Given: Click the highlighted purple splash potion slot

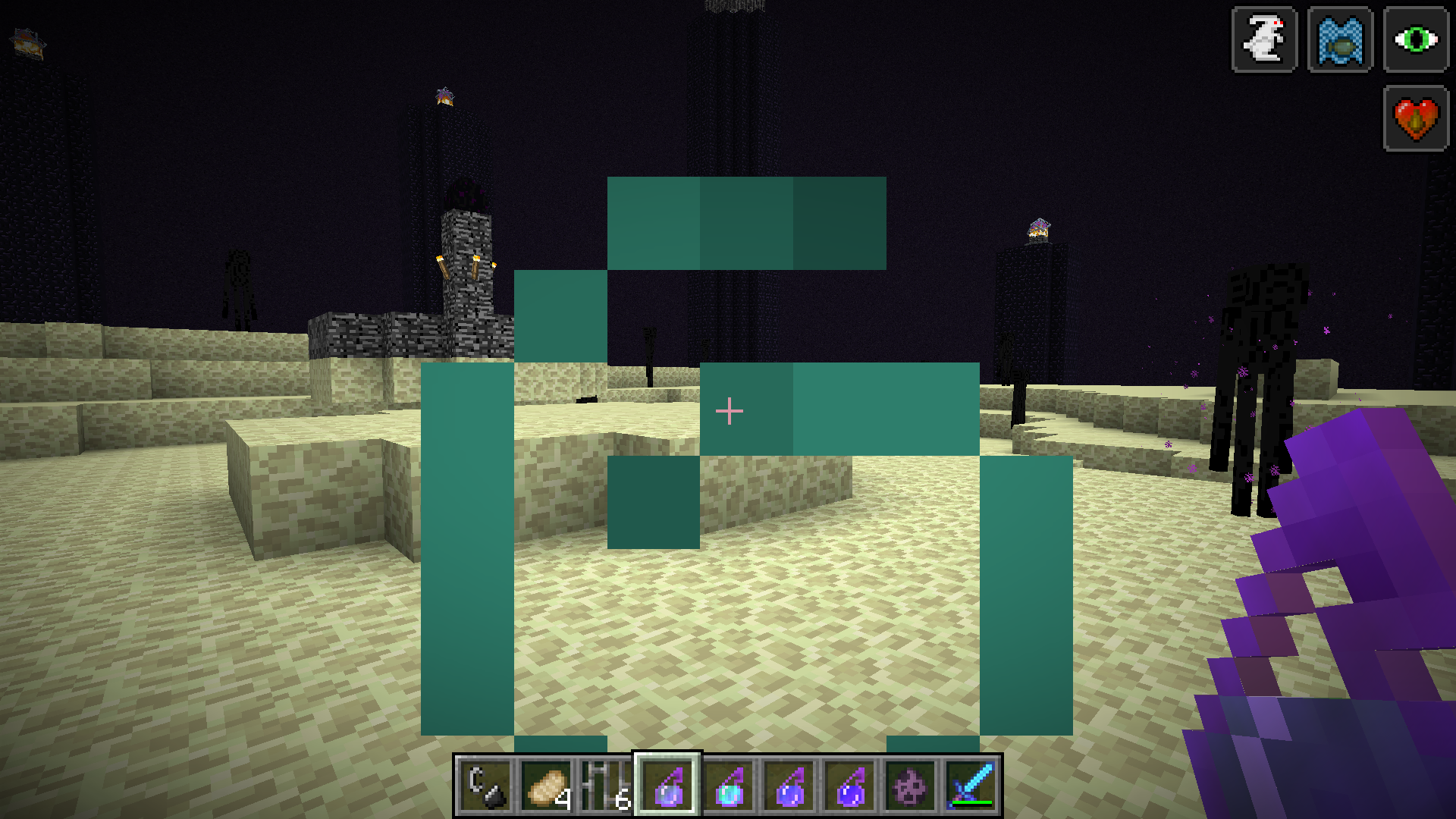Looking at the screenshot, I should 667,786.
